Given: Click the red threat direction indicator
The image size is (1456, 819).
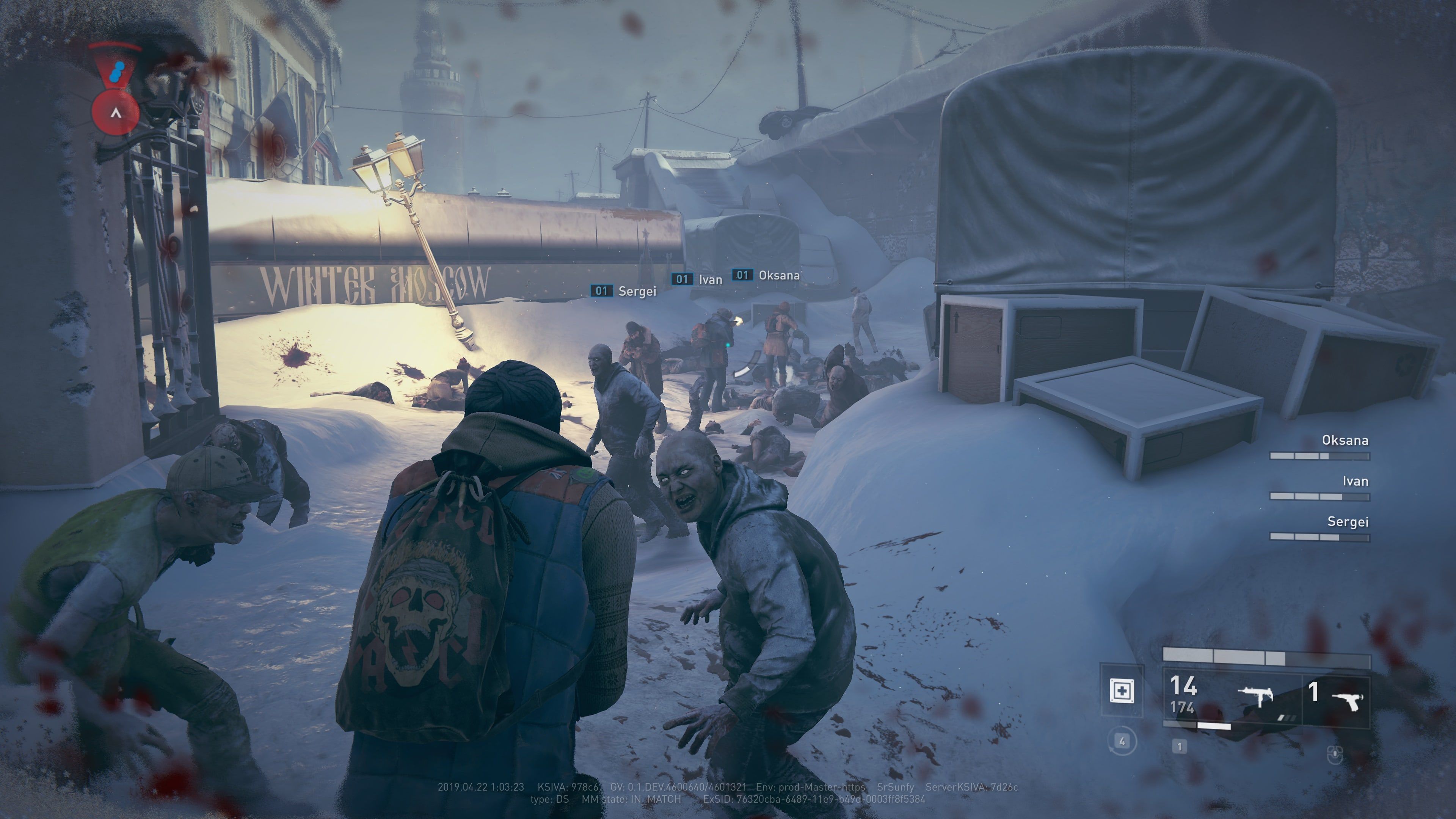Looking at the screenshot, I should 116,112.
